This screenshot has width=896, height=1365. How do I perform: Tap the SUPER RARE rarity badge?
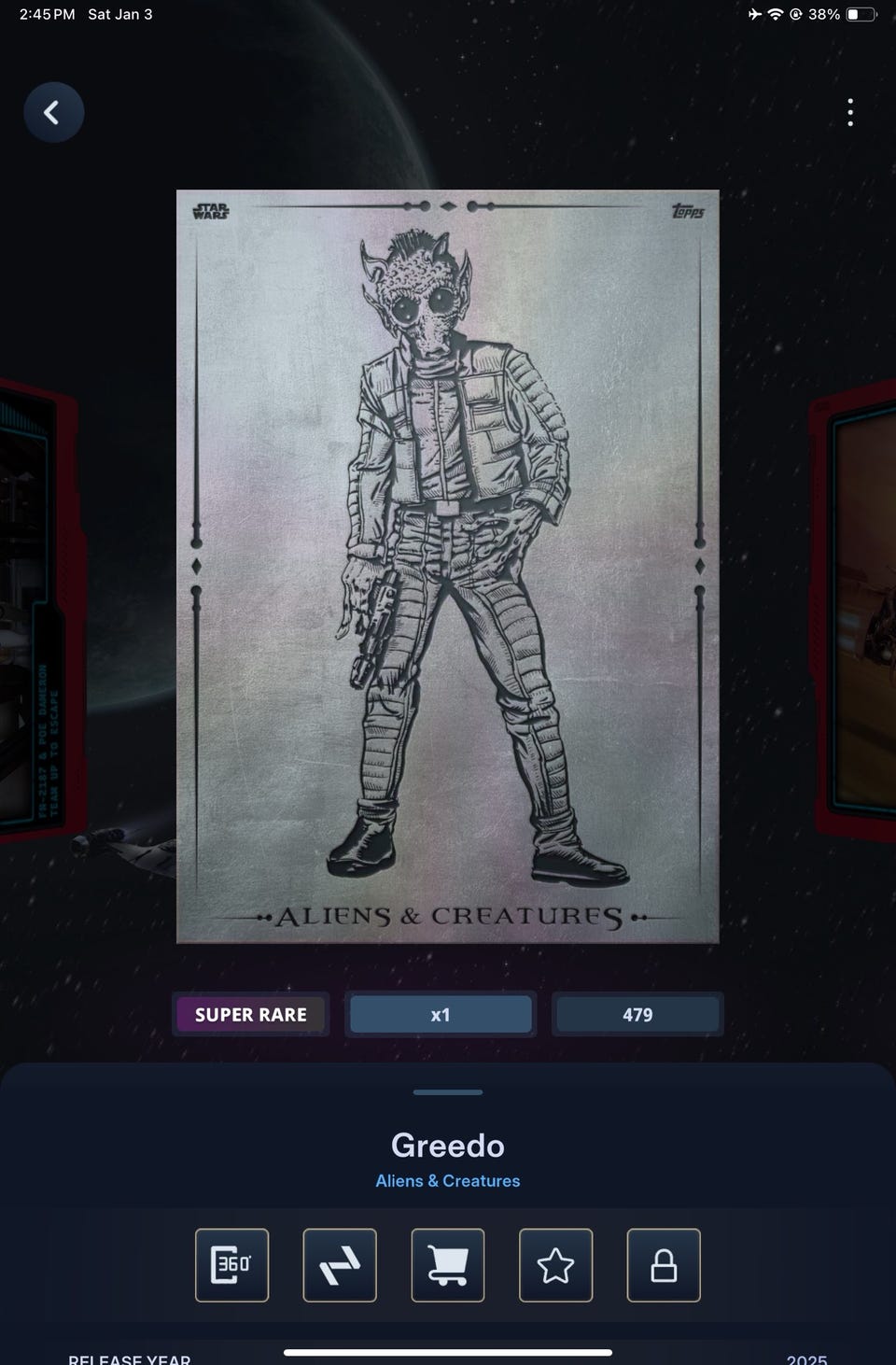pyautogui.click(x=250, y=1015)
